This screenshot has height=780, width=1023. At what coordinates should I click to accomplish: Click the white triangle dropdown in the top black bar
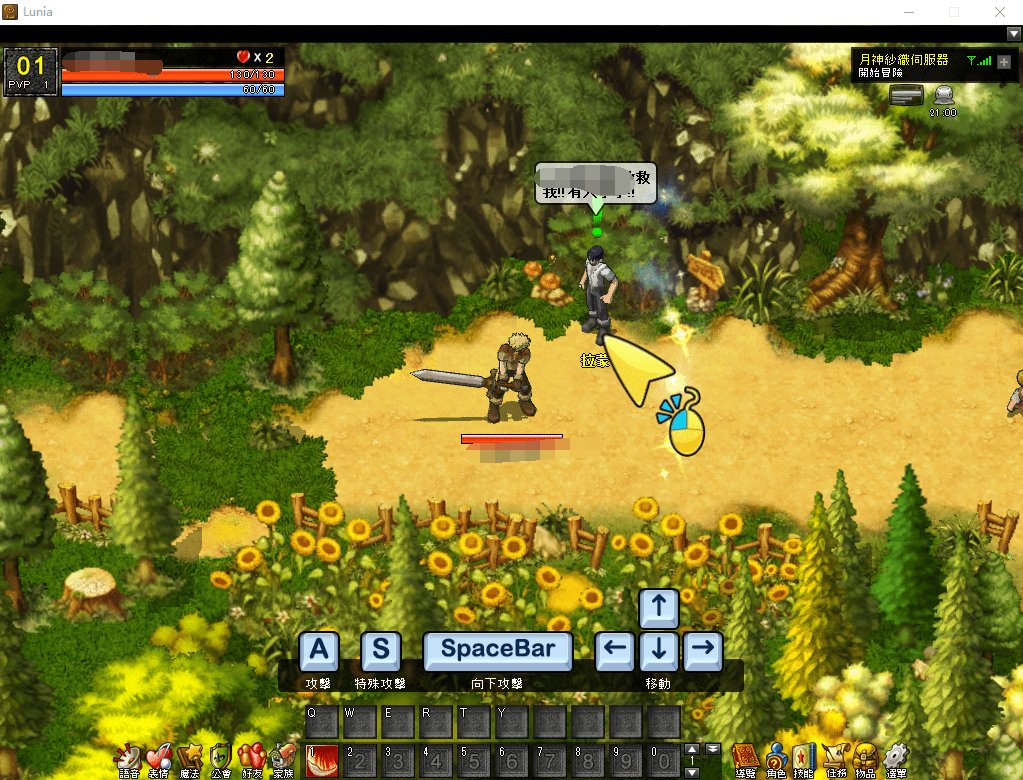point(1013,33)
